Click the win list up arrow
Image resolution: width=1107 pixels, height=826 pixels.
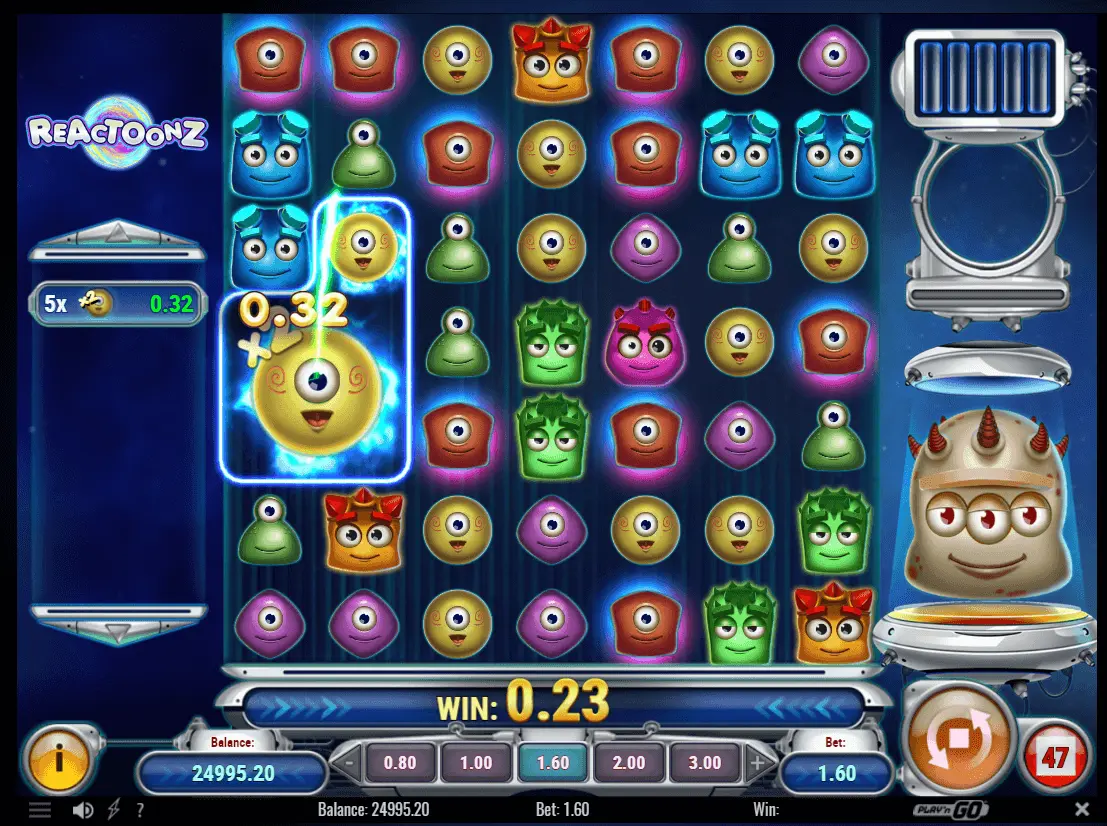[118, 234]
